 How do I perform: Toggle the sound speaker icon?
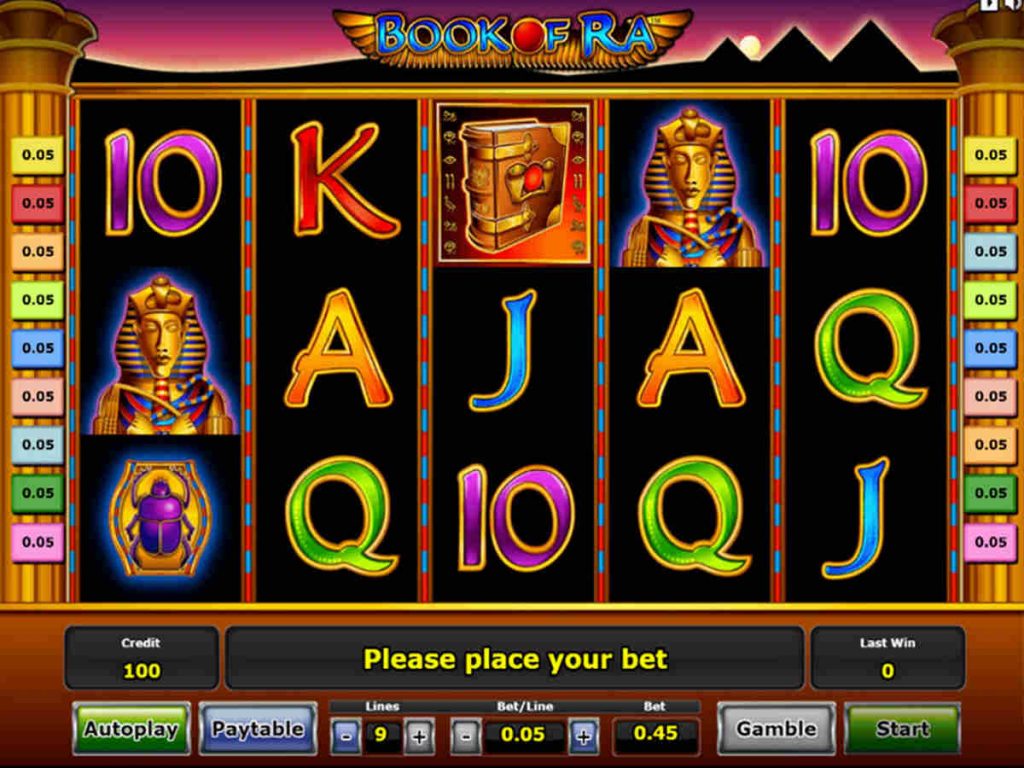tap(1013, 5)
